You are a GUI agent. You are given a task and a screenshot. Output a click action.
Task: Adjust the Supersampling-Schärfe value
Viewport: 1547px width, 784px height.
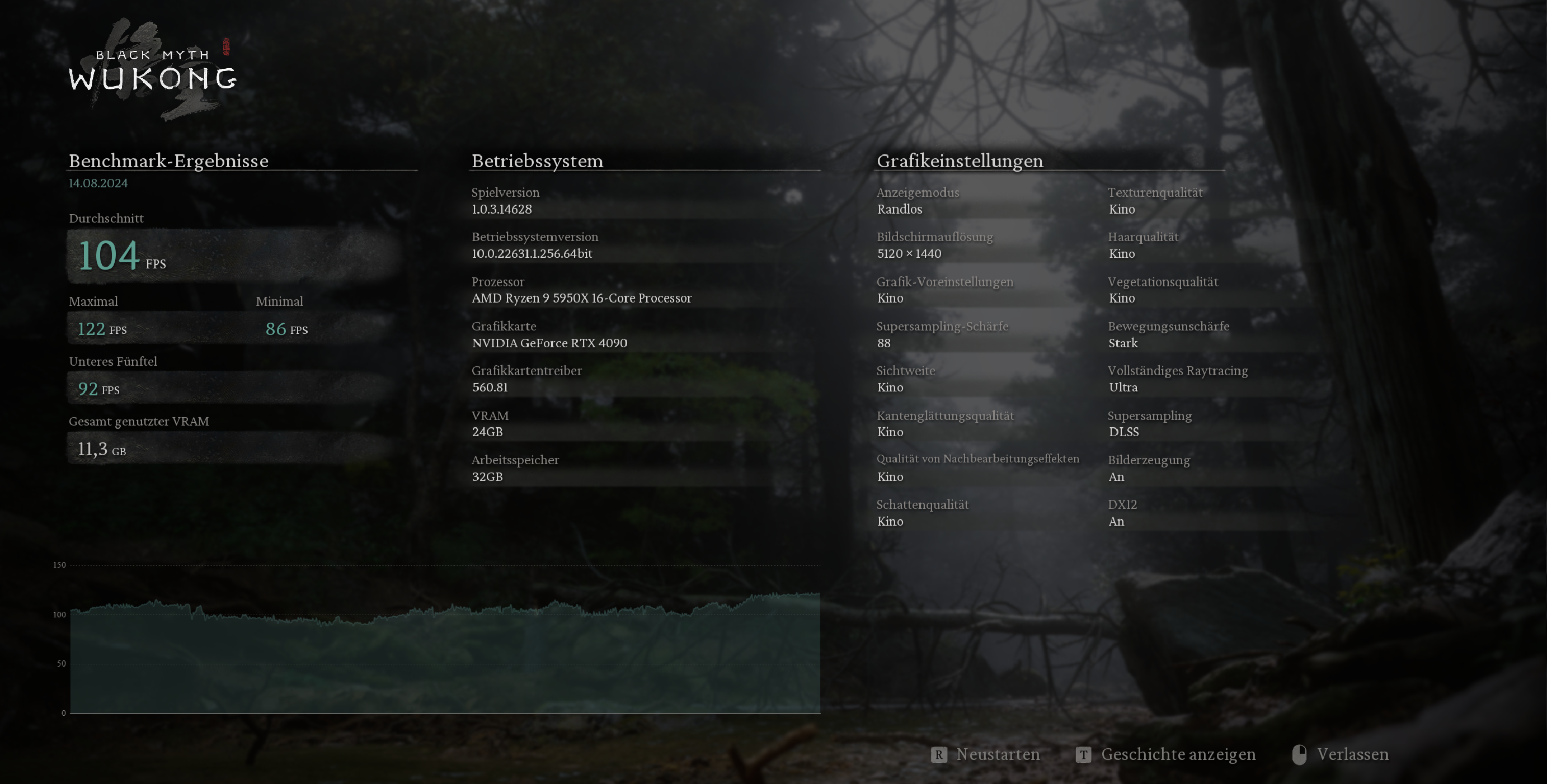click(943, 335)
